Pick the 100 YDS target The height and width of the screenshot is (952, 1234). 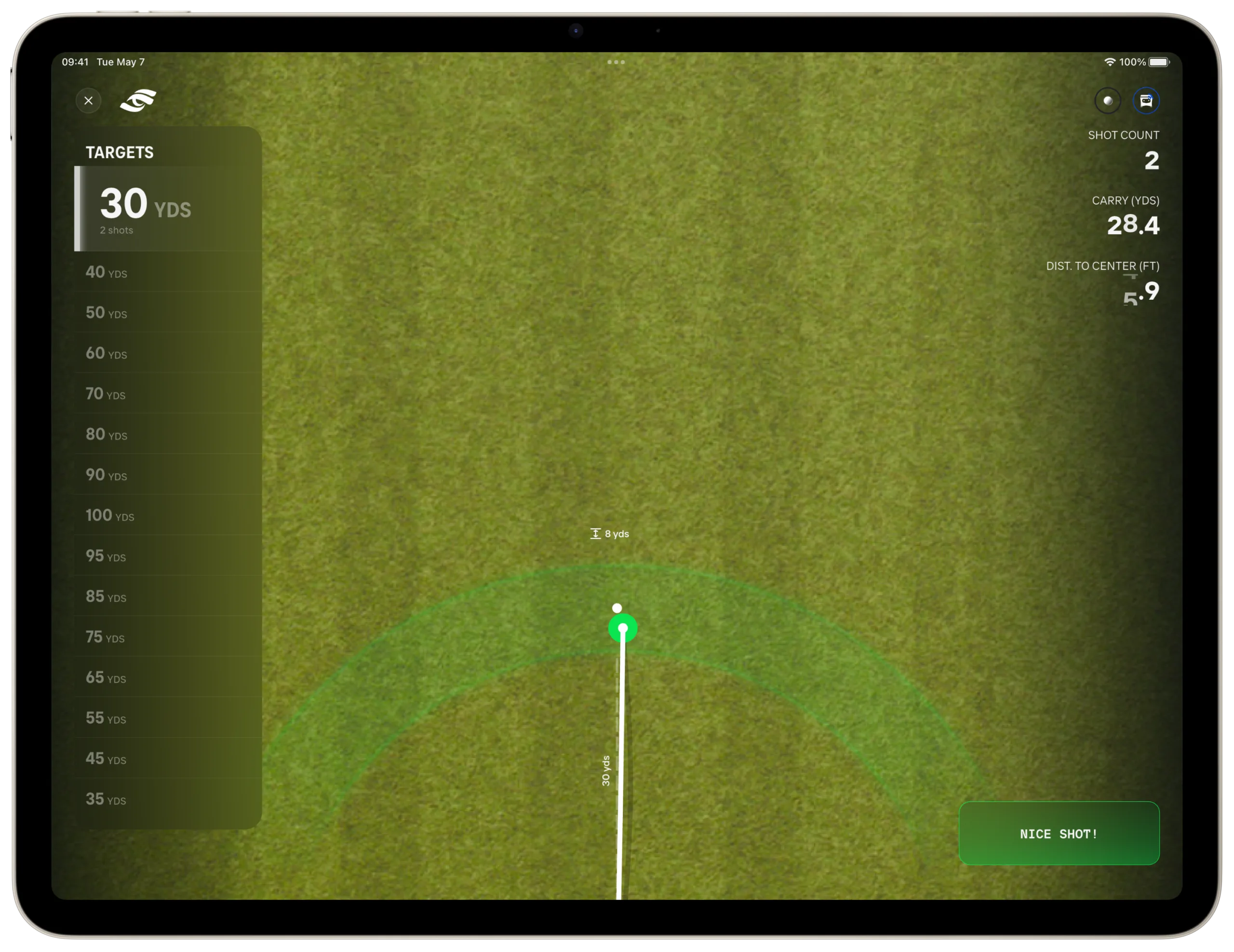(168, 516)
